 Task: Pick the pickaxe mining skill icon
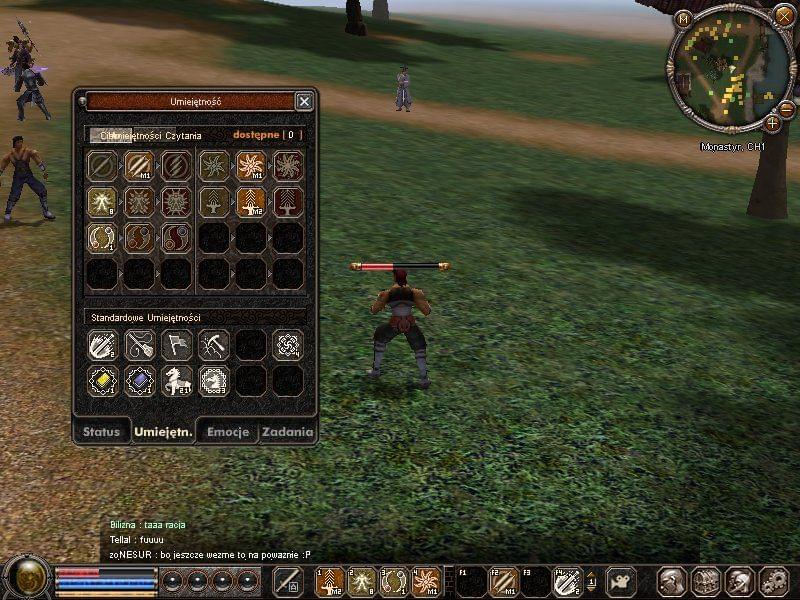coord(213,345)
